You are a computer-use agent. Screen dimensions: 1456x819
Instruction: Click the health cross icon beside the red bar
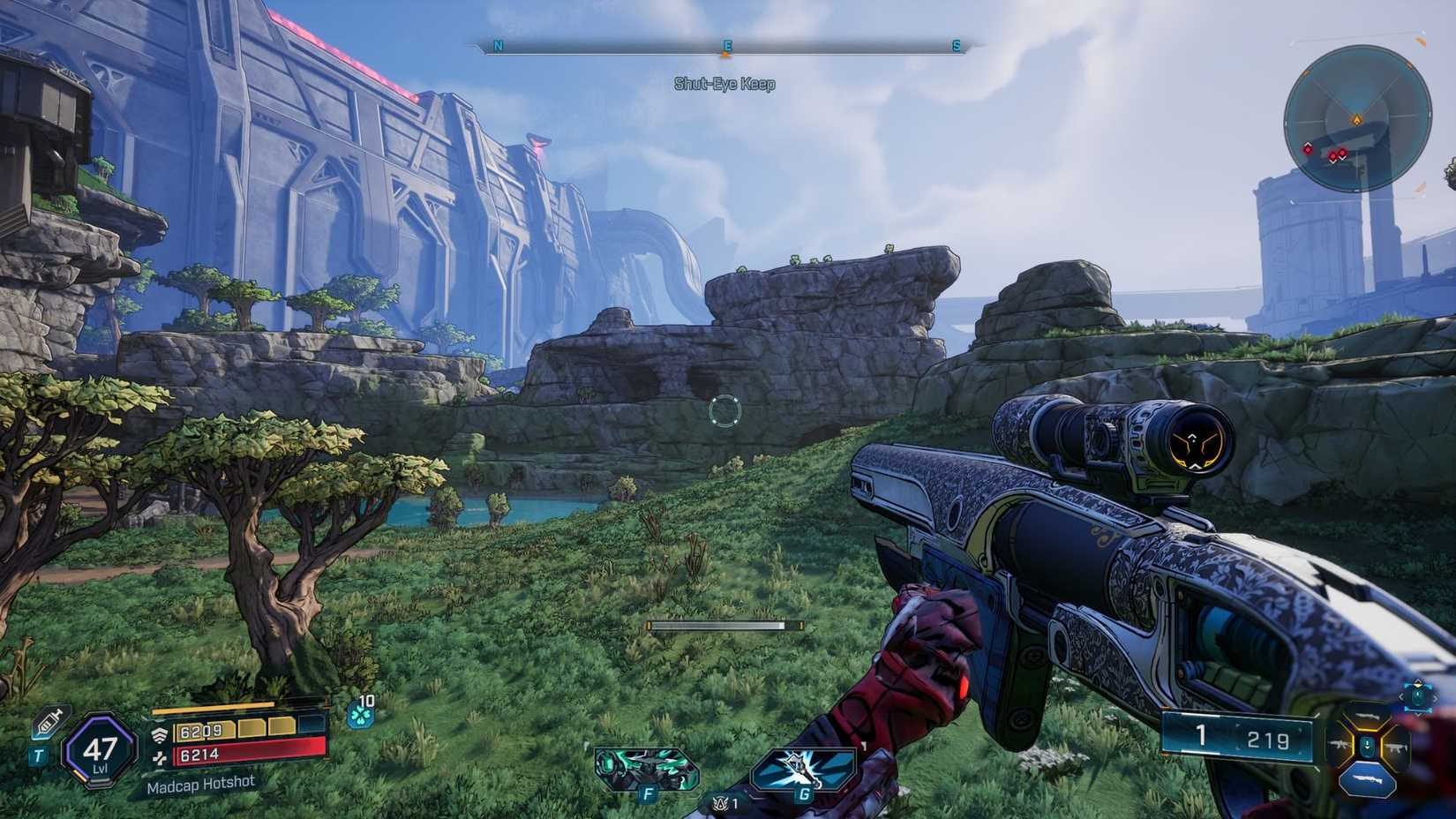coord(160,758)
